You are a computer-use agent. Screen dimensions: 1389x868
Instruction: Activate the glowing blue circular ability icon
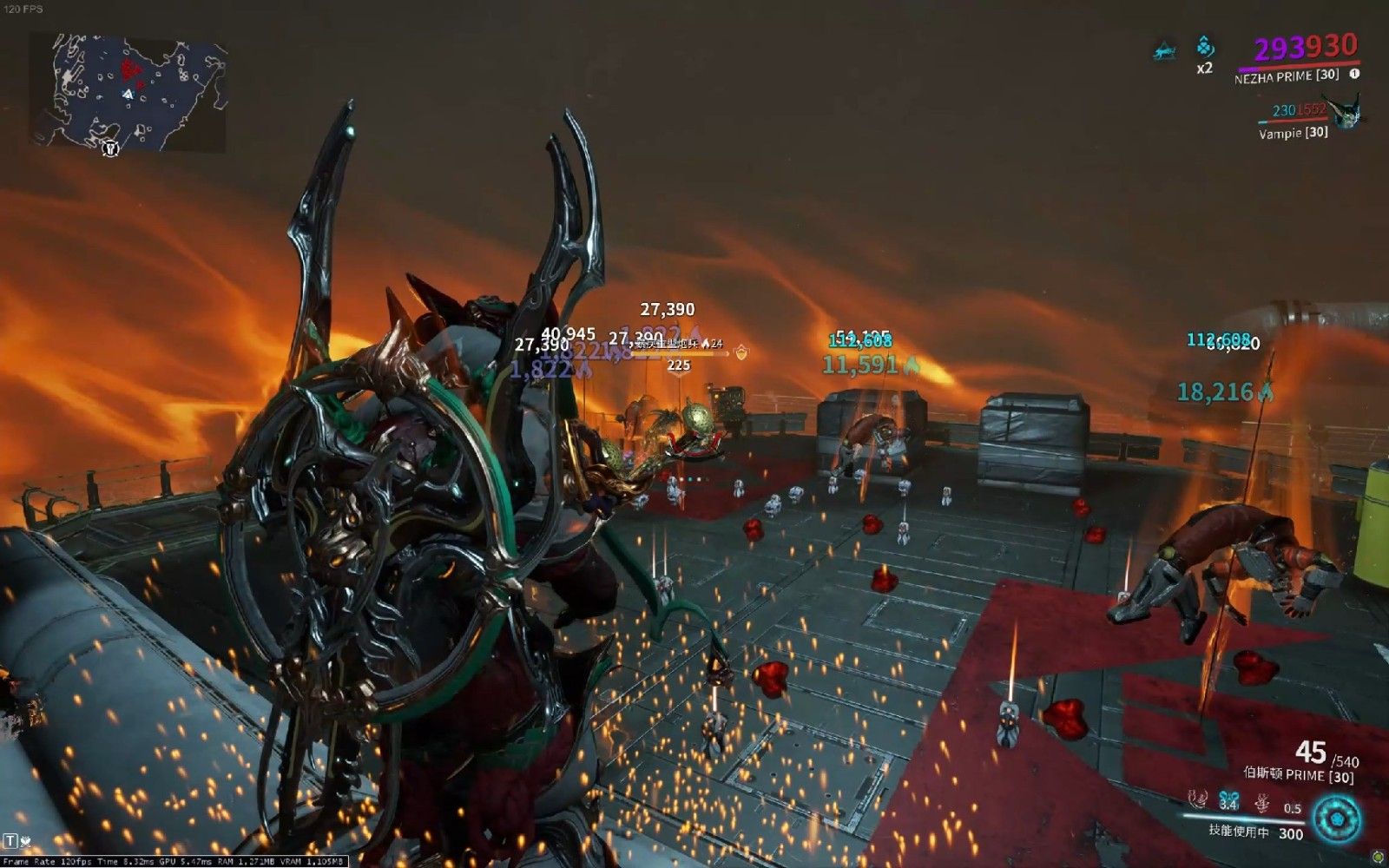point(1336,818)
